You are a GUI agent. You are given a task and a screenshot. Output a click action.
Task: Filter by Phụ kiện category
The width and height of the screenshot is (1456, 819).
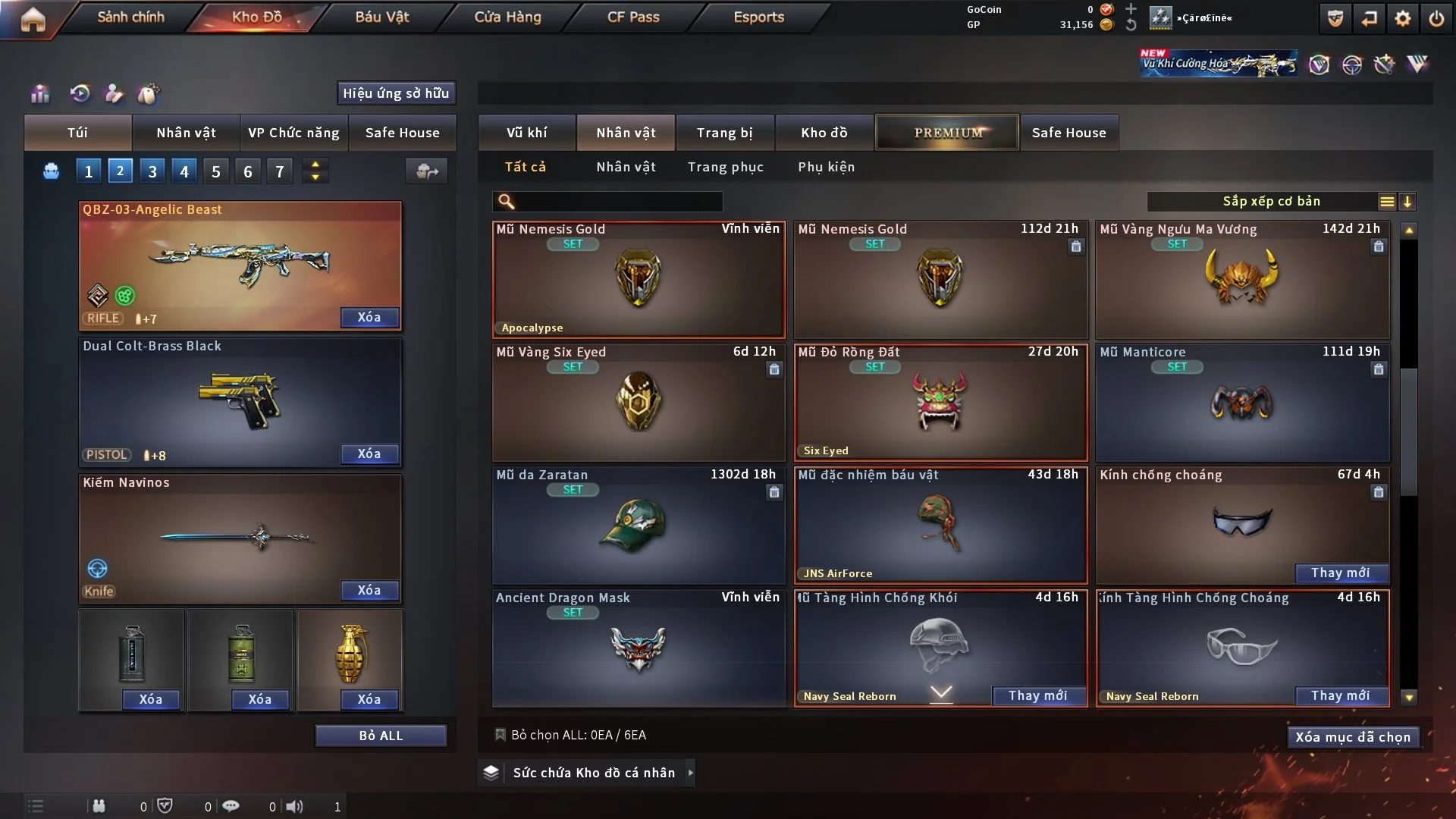click(x=826, y=167)
